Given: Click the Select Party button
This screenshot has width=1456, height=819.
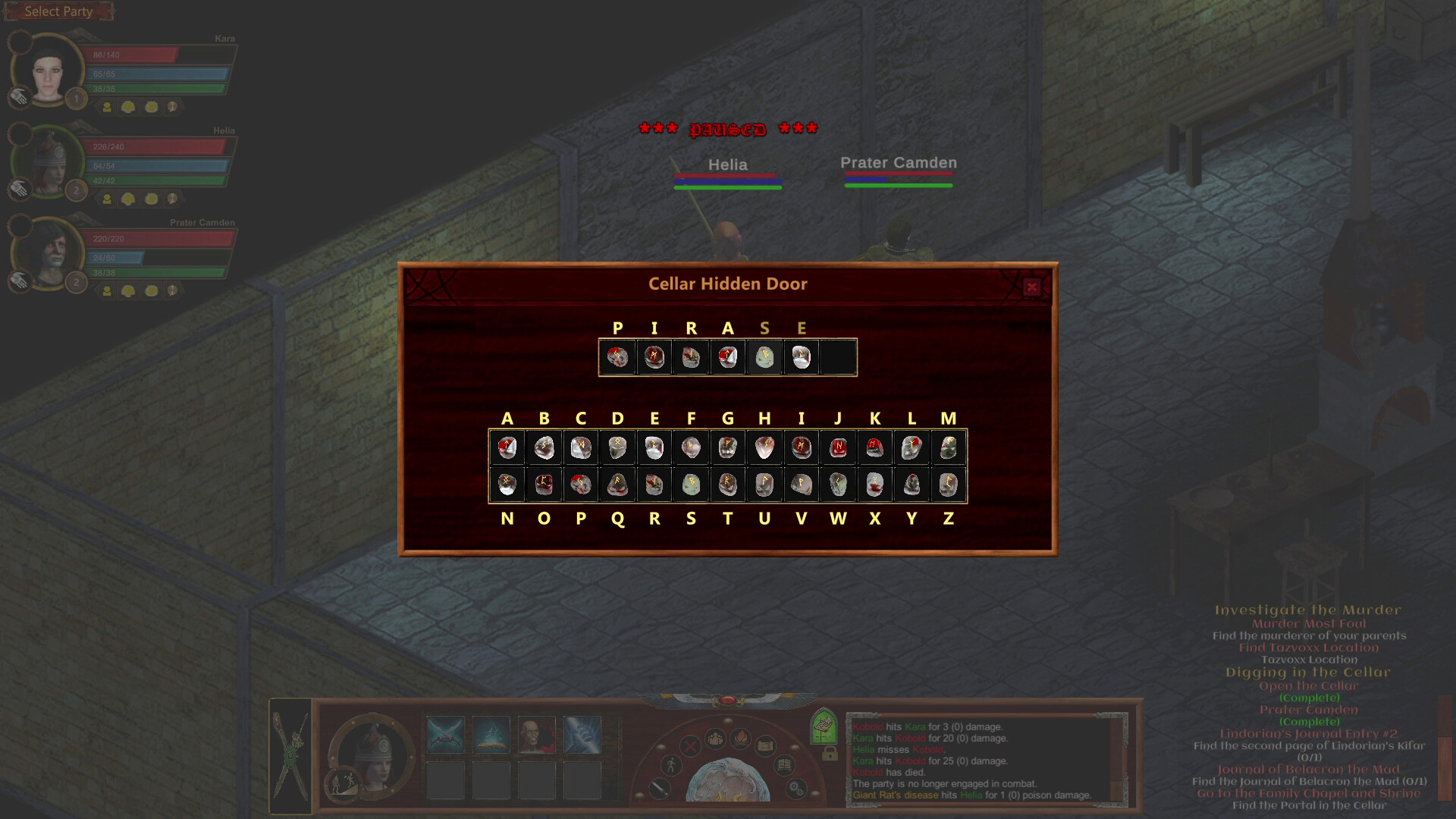Looking at the screenshot, I should 59,11.
